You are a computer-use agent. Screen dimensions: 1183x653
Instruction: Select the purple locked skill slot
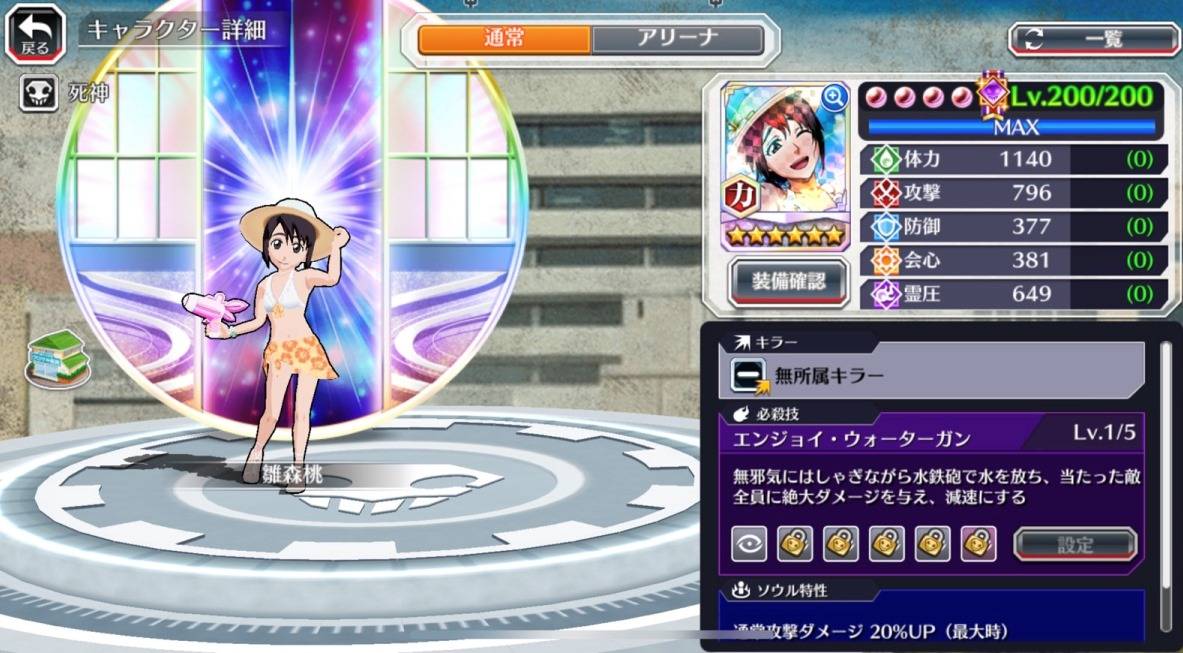(978, 544)
